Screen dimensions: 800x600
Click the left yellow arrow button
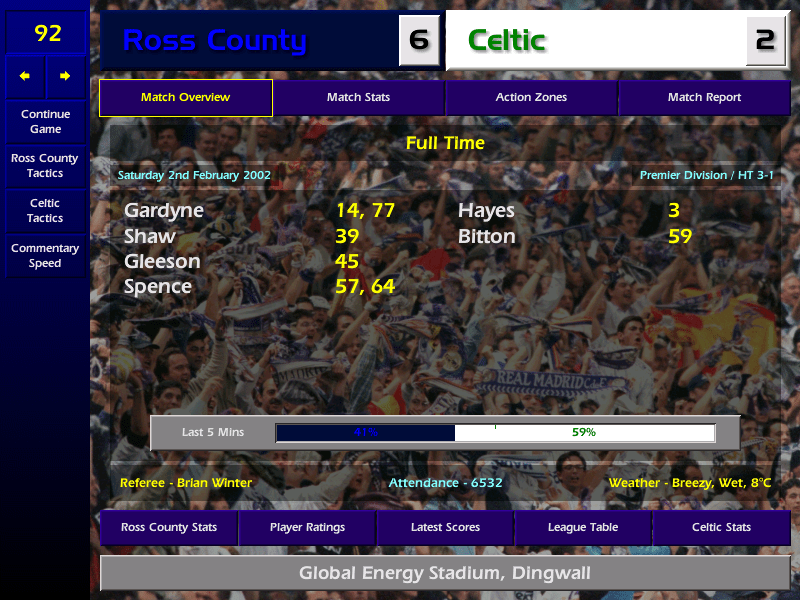25,76
